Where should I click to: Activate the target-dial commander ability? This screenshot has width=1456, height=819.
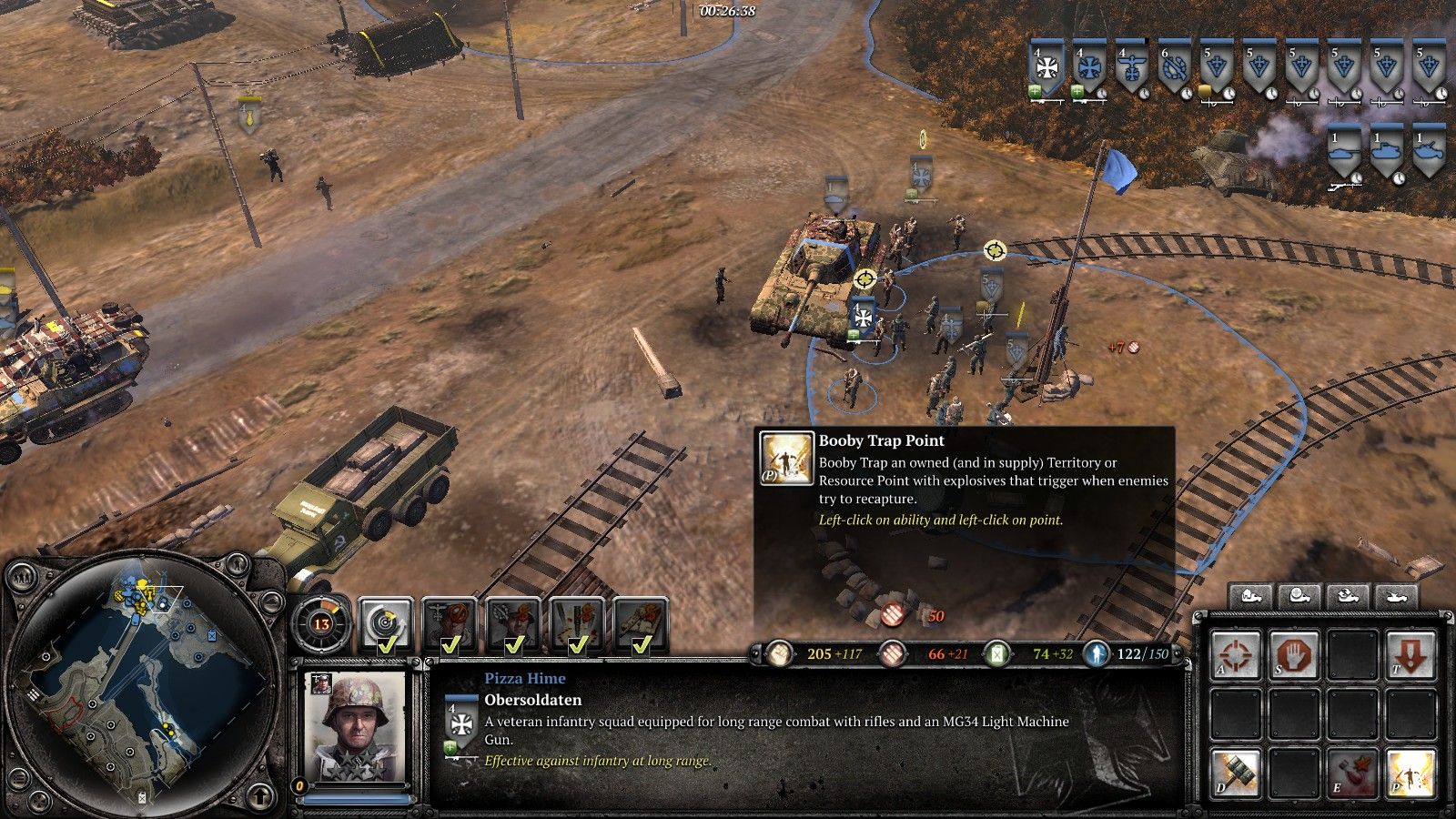click(x=386, y=624)
